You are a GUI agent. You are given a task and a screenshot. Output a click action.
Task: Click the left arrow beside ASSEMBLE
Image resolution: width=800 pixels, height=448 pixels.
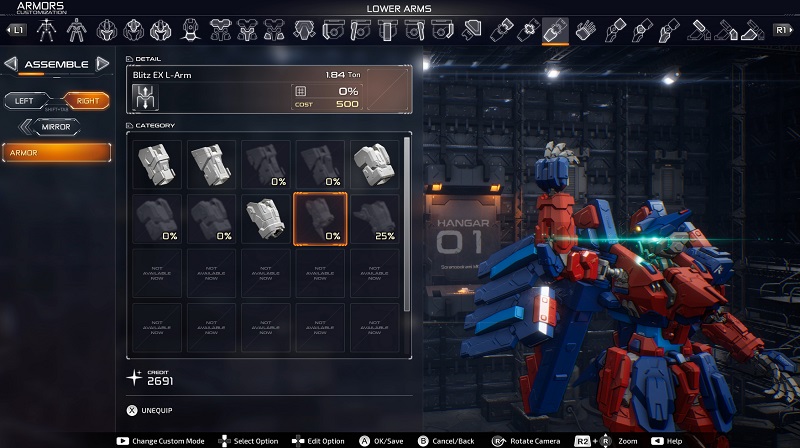click(11, 64)
